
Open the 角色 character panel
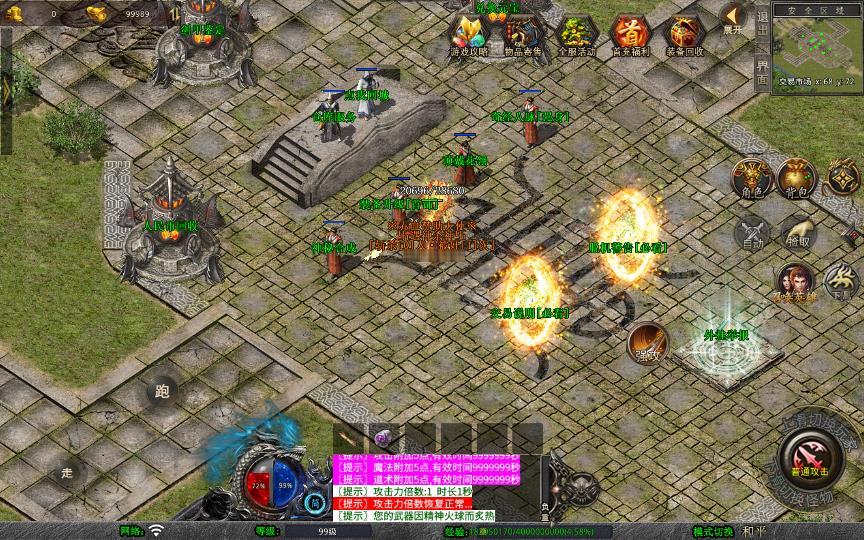coord(752,178)
